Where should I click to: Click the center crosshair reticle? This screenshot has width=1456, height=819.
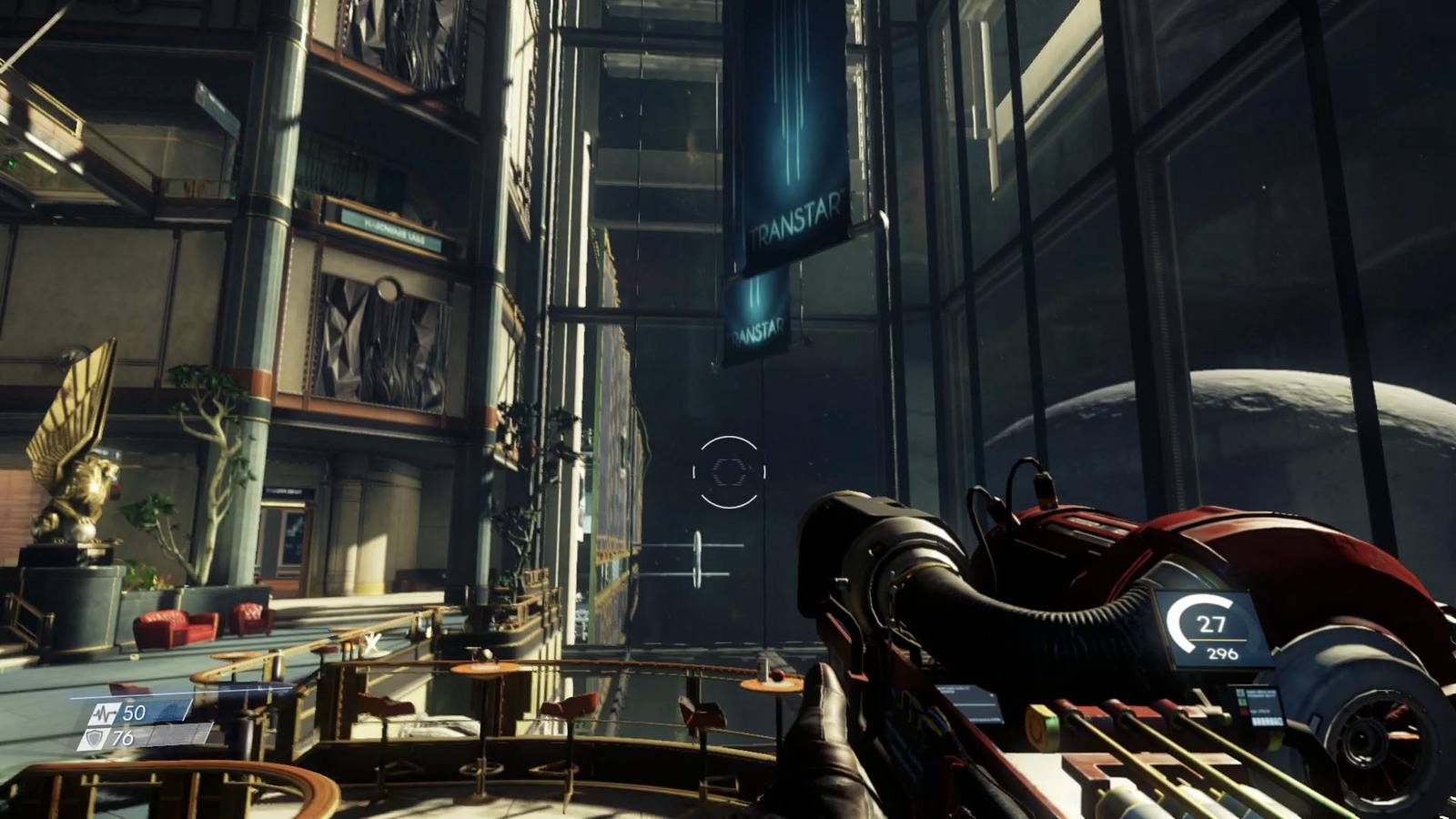click(728, 471)
